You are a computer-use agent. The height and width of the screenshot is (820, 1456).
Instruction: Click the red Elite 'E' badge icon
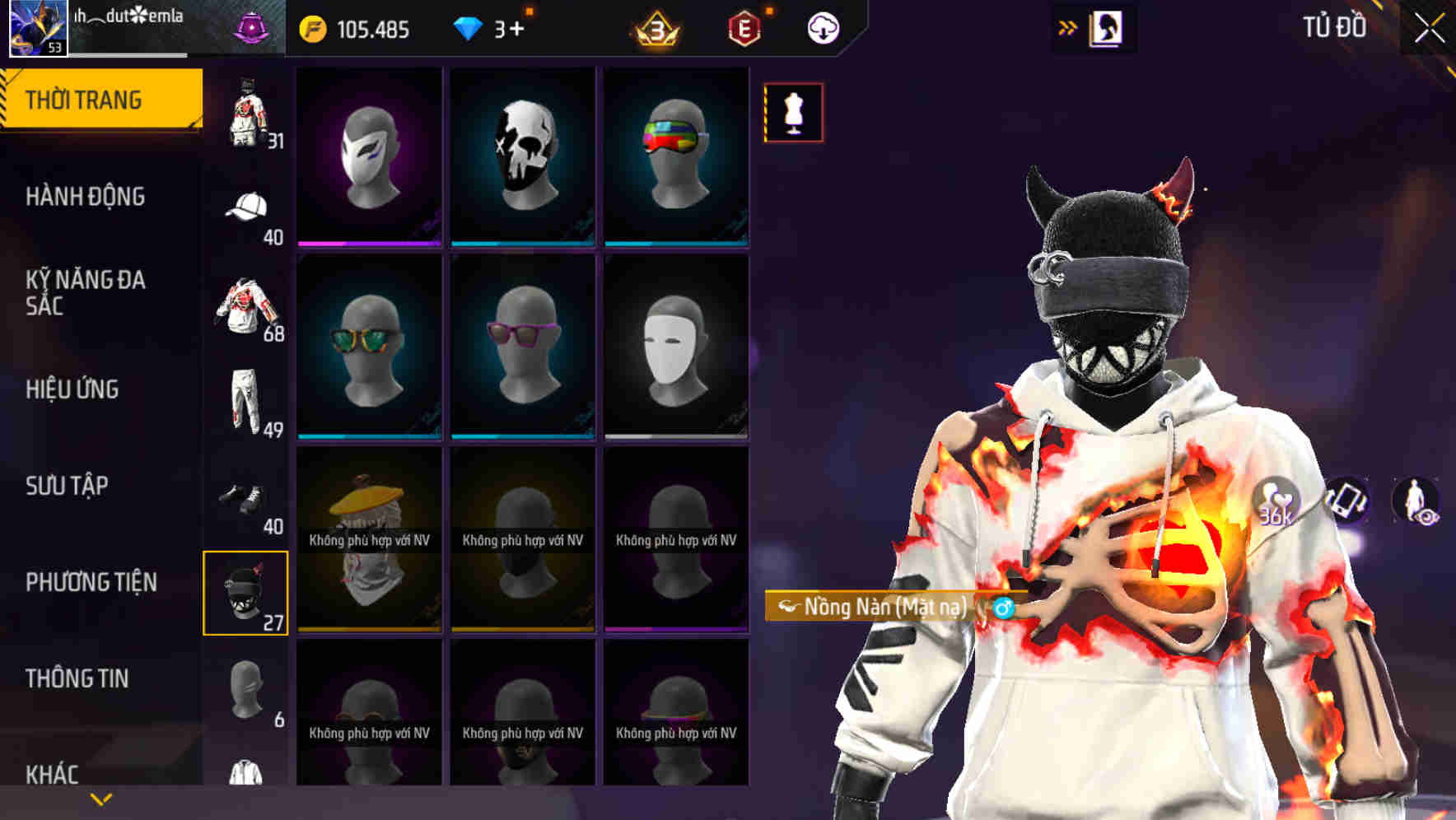pyautogui.click(x=744, y=26)
